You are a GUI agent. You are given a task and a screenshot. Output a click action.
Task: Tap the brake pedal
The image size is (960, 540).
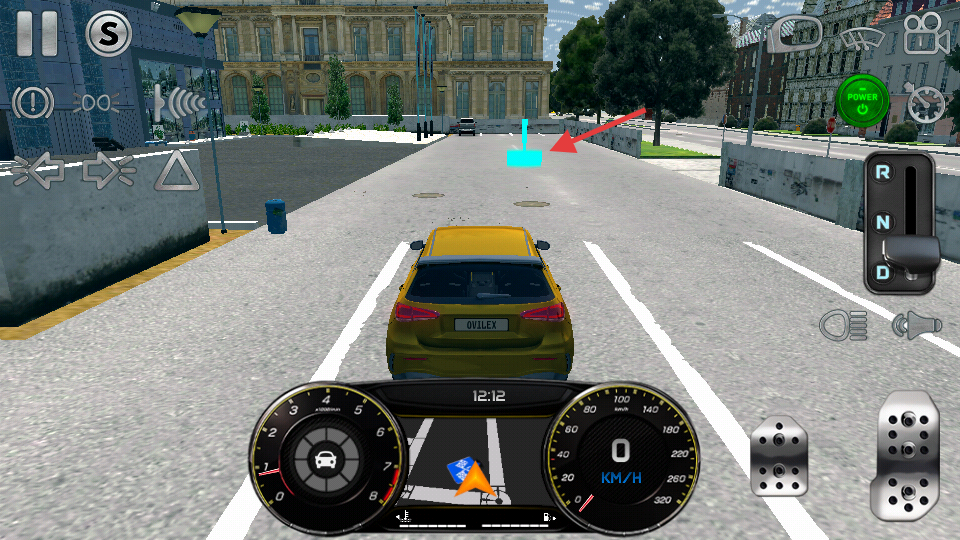(x=778, y=456)
